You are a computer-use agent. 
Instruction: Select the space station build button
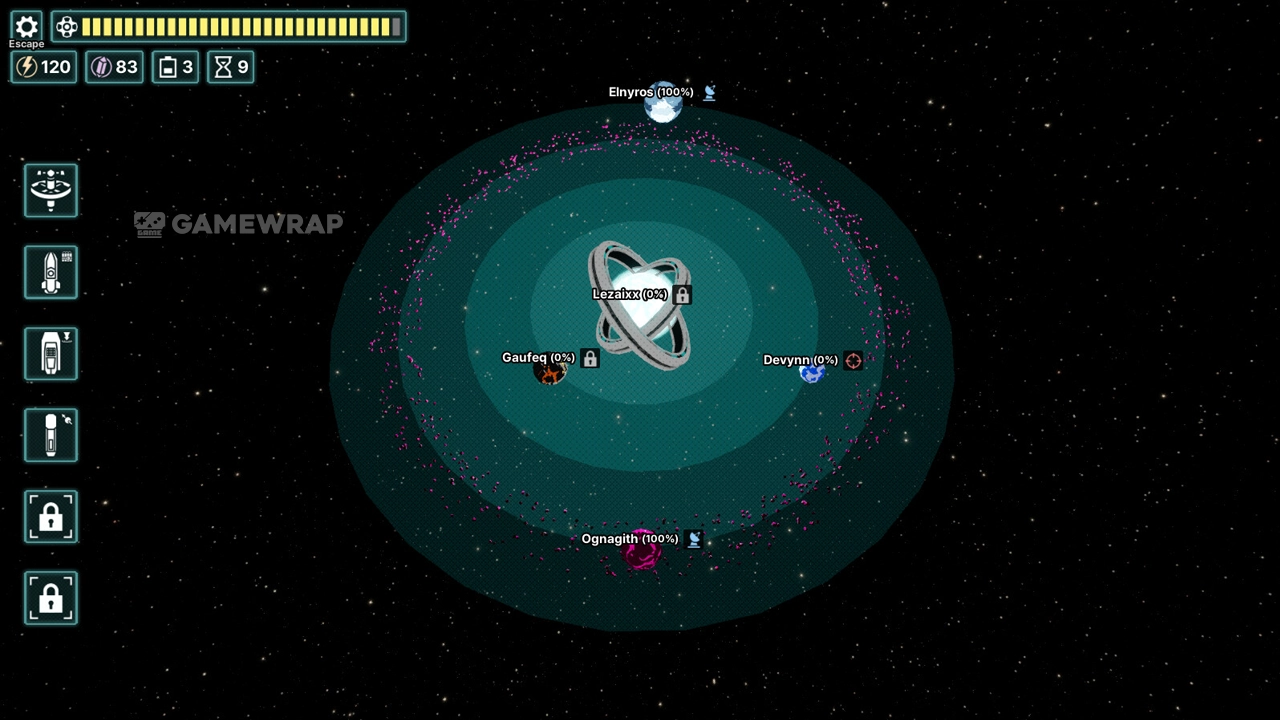click(x=51, y=190)
